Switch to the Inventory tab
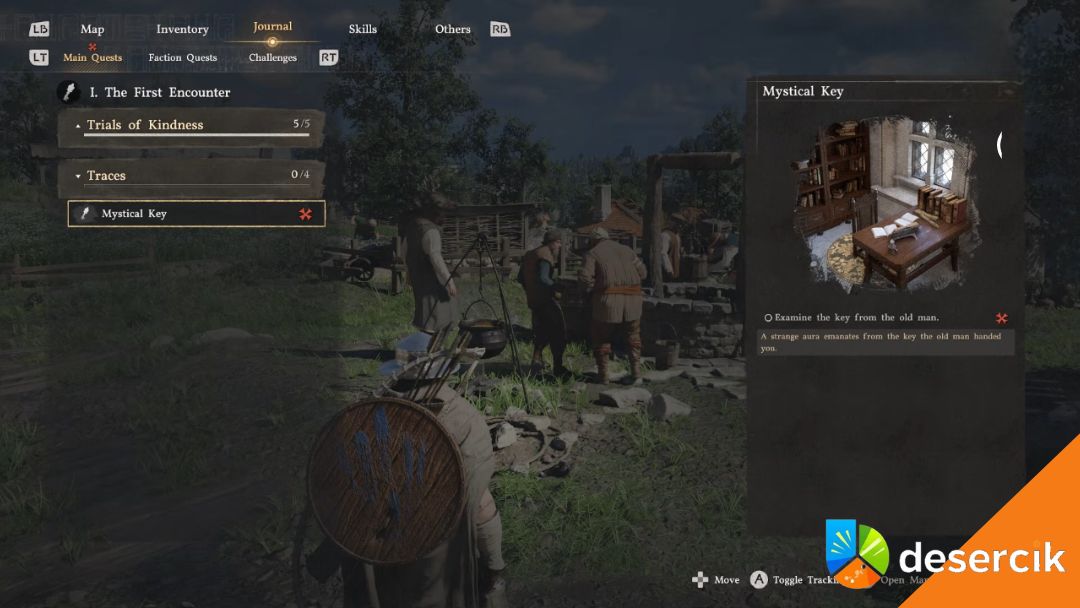The width and height of the screenshot is (1080, 608). [x=182, y=29]
